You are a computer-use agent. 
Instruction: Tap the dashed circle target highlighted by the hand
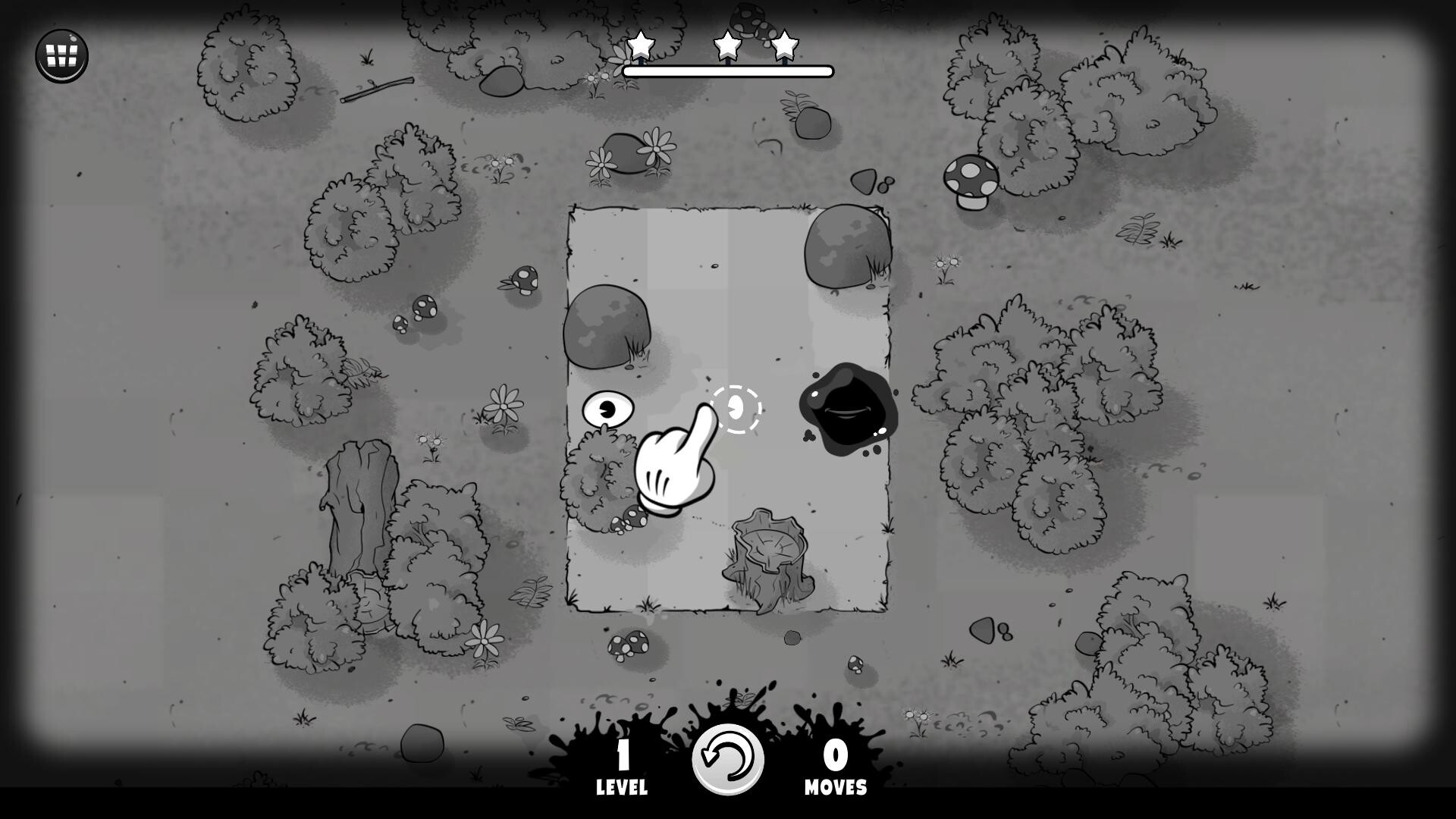[x=737, y=408]
